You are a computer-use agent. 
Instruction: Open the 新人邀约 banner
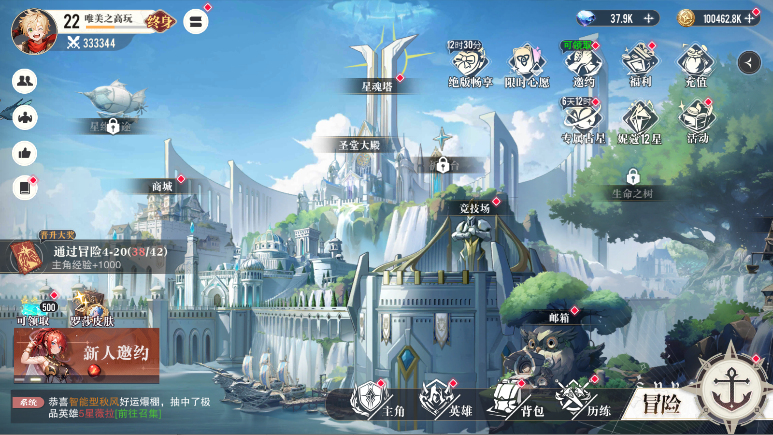[86, 356]
